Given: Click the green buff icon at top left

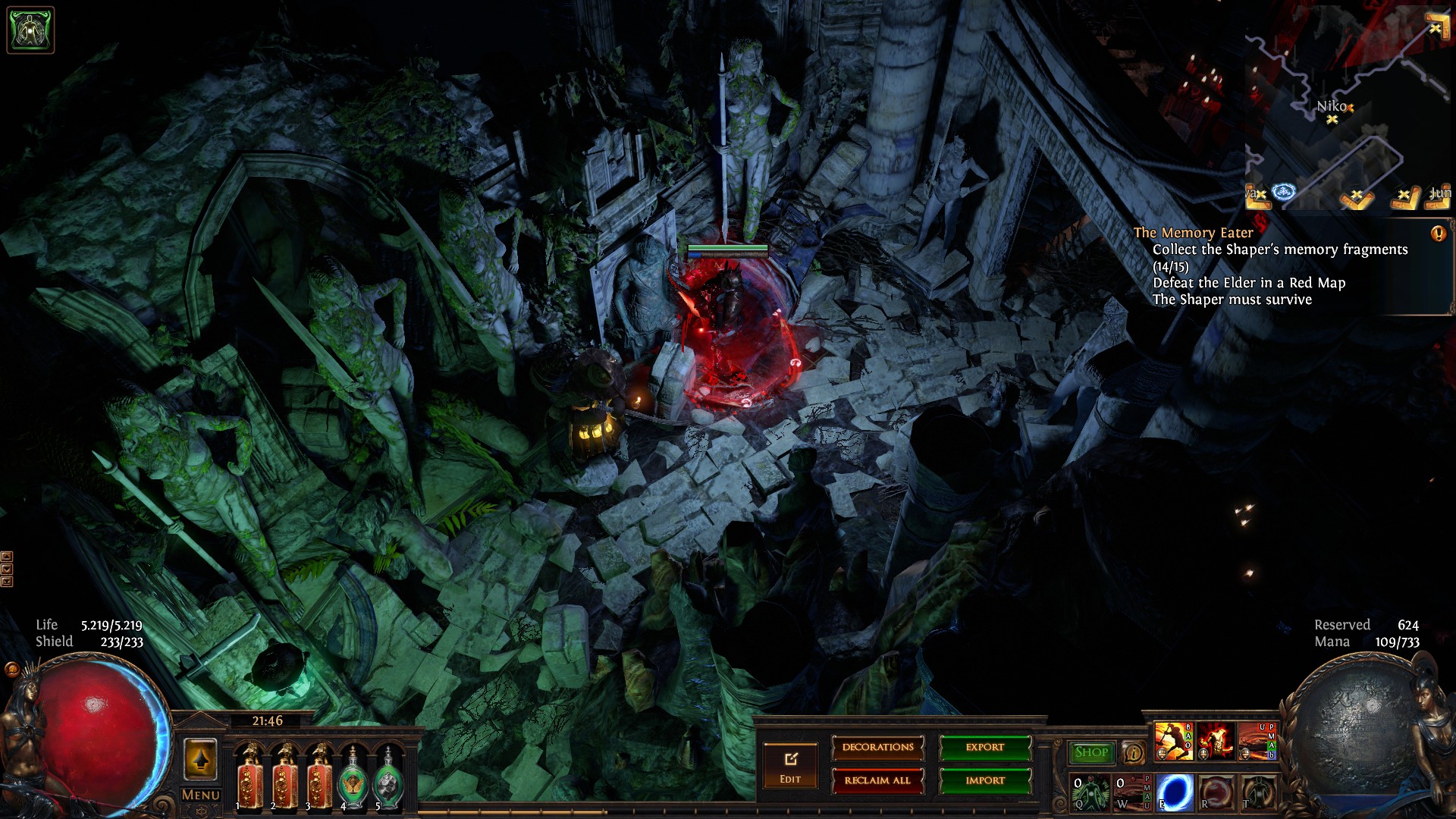Looking at the screenshot, I should 30,30.
